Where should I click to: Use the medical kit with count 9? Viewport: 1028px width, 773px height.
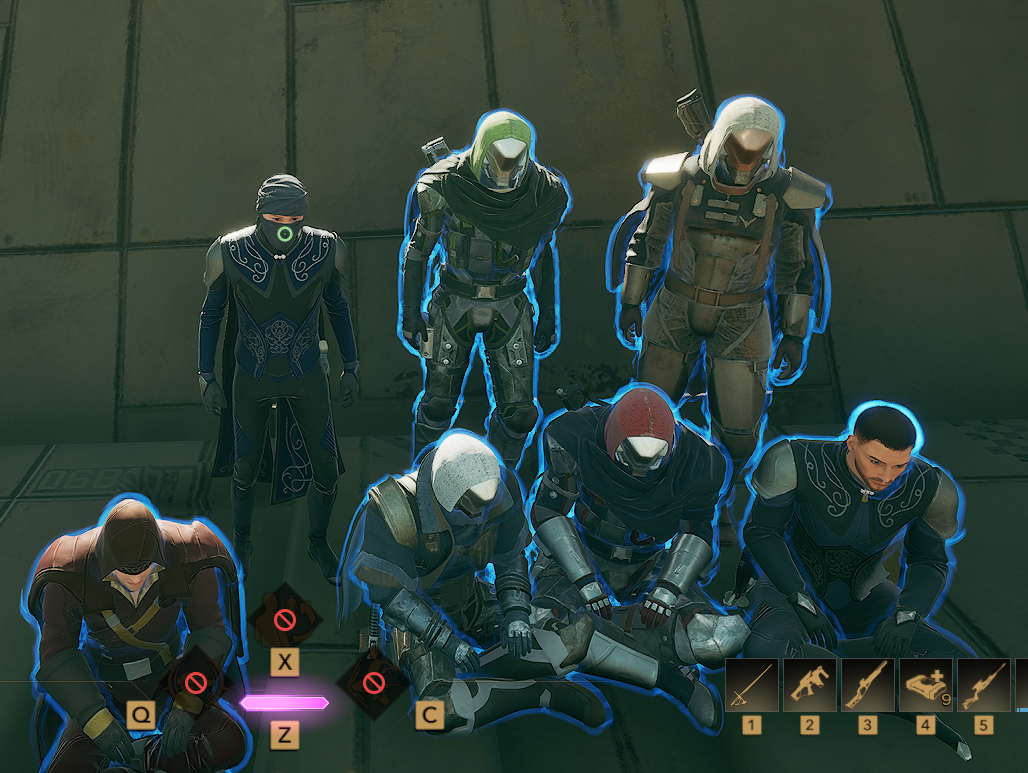(926, 685)
